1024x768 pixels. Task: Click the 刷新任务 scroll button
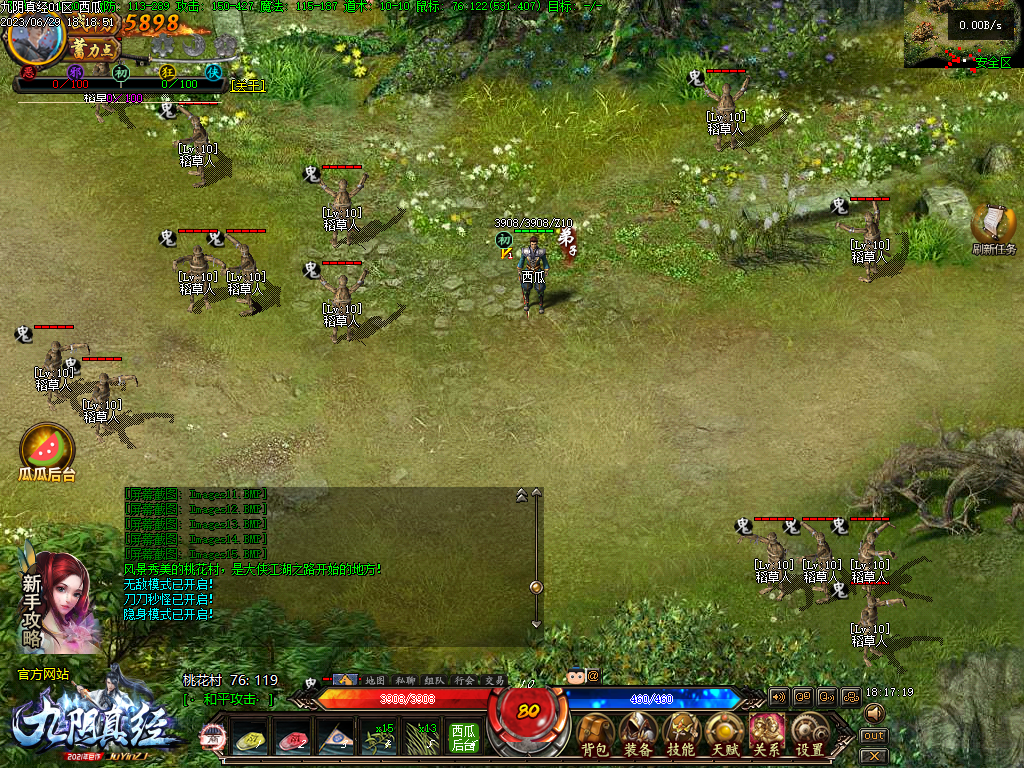tap(993, 228)
